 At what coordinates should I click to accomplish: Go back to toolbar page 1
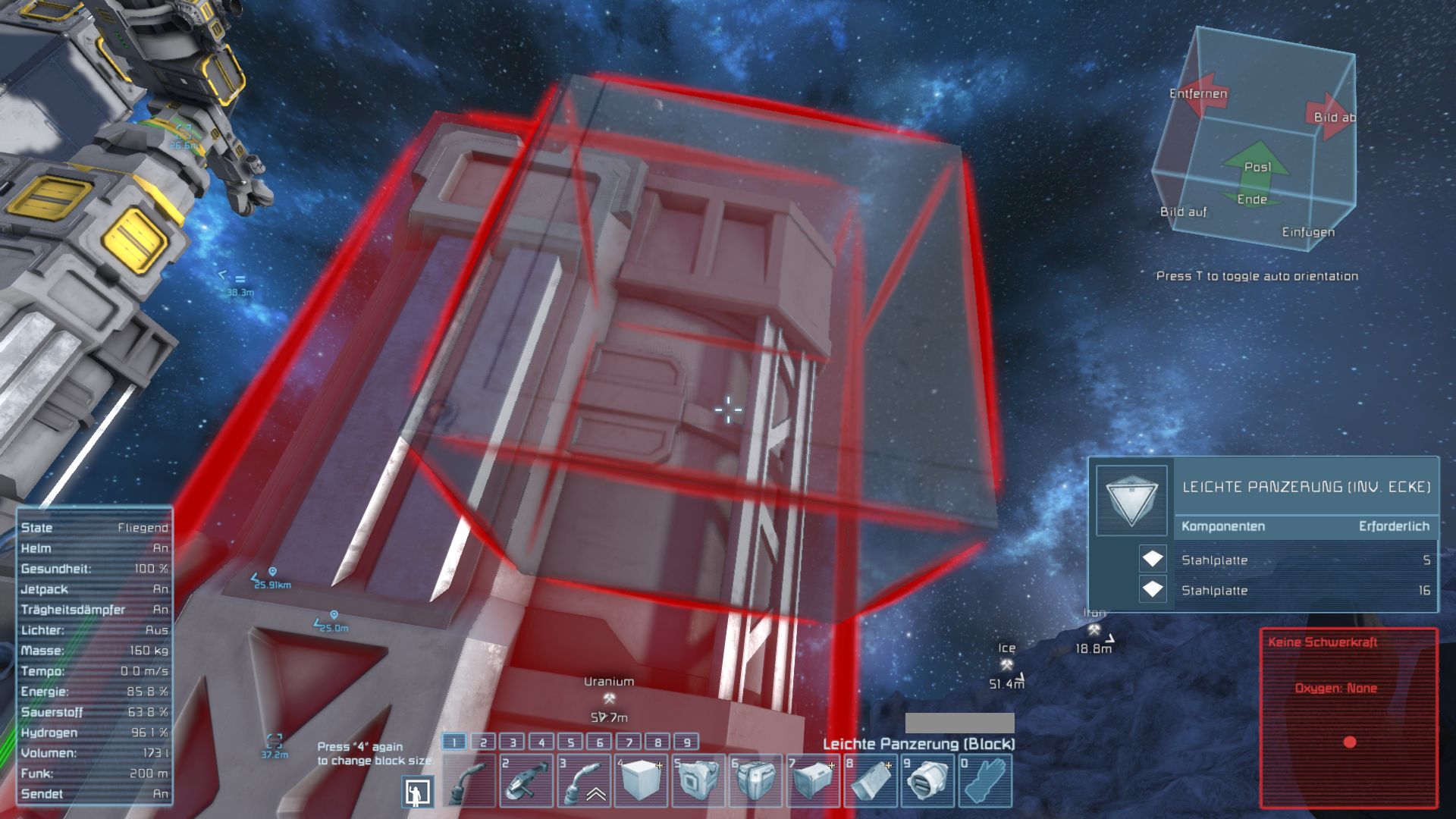453,742
